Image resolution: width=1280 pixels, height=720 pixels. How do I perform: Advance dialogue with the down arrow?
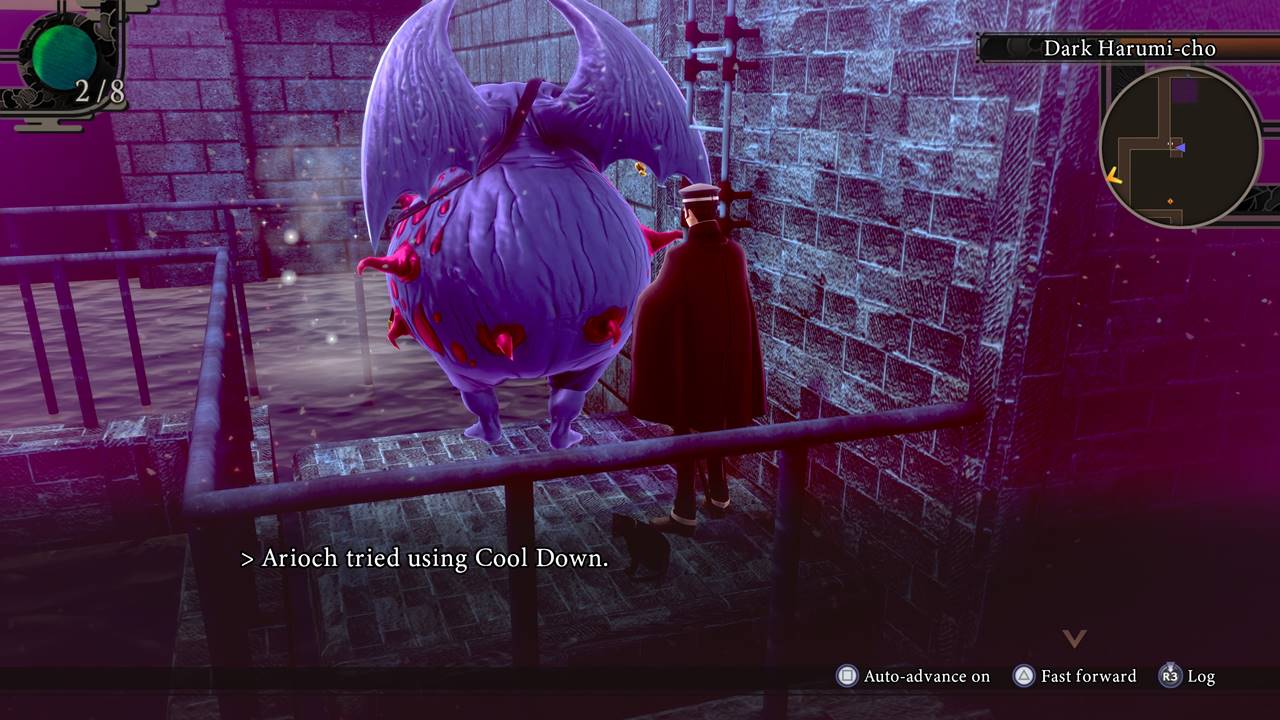coord(1073,637)
